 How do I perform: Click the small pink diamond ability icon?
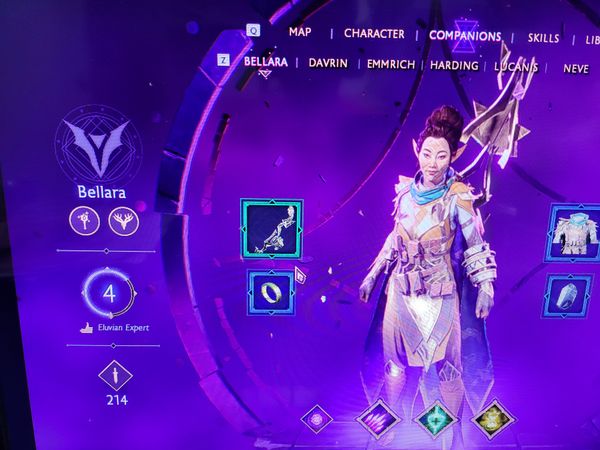(317, 418)
